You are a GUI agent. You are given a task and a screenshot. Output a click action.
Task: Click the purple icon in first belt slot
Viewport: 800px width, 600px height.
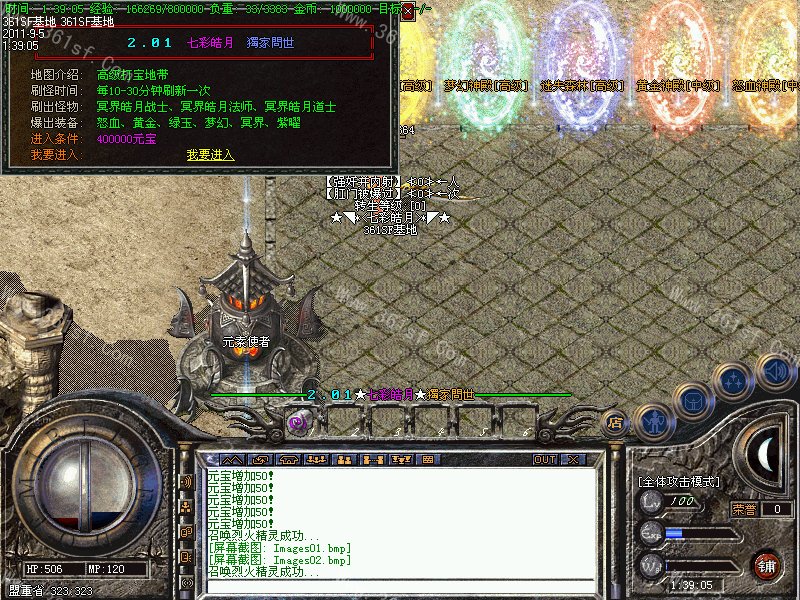[x=297, y=422]
